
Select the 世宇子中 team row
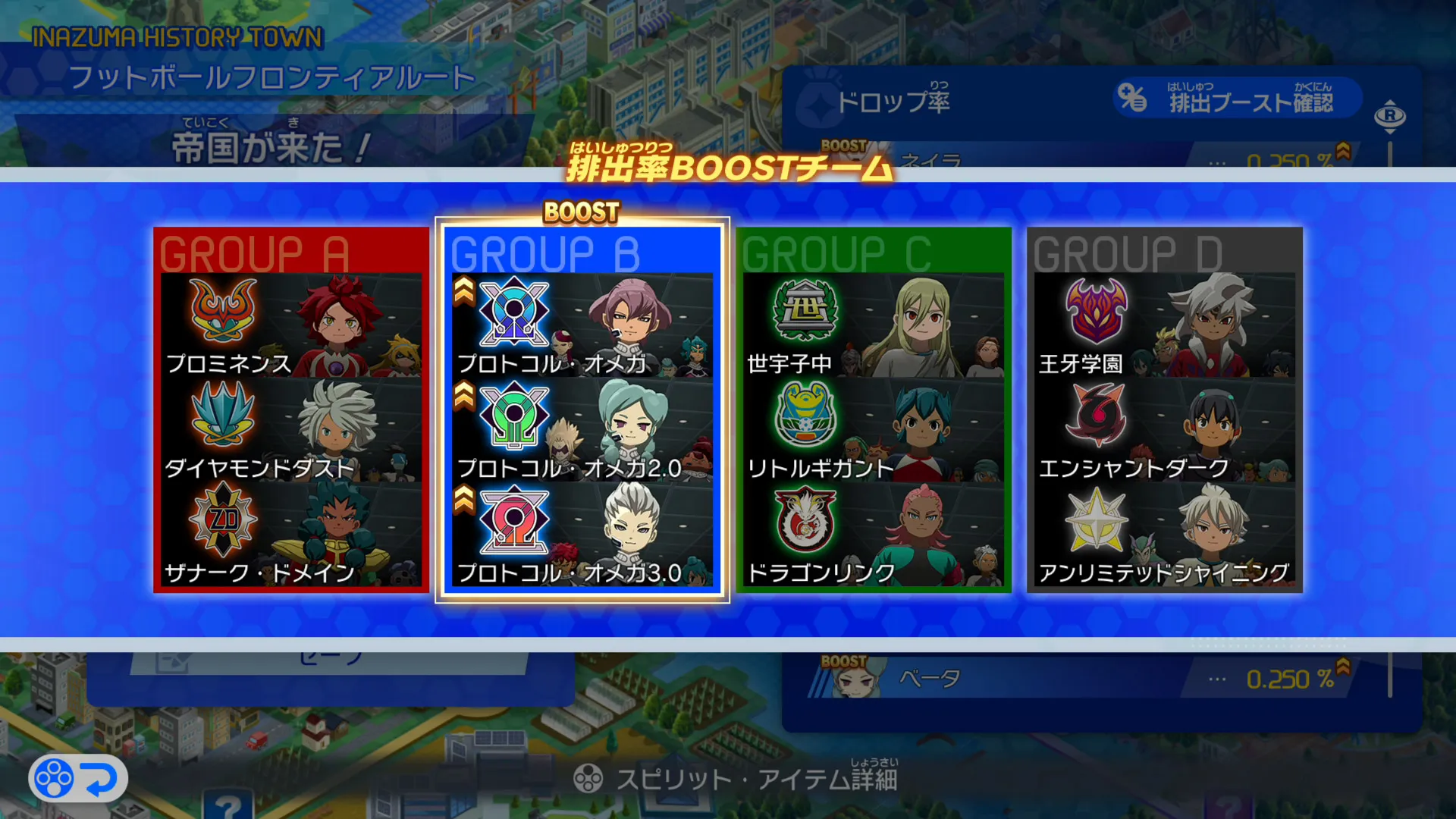(x=874, y=325)
